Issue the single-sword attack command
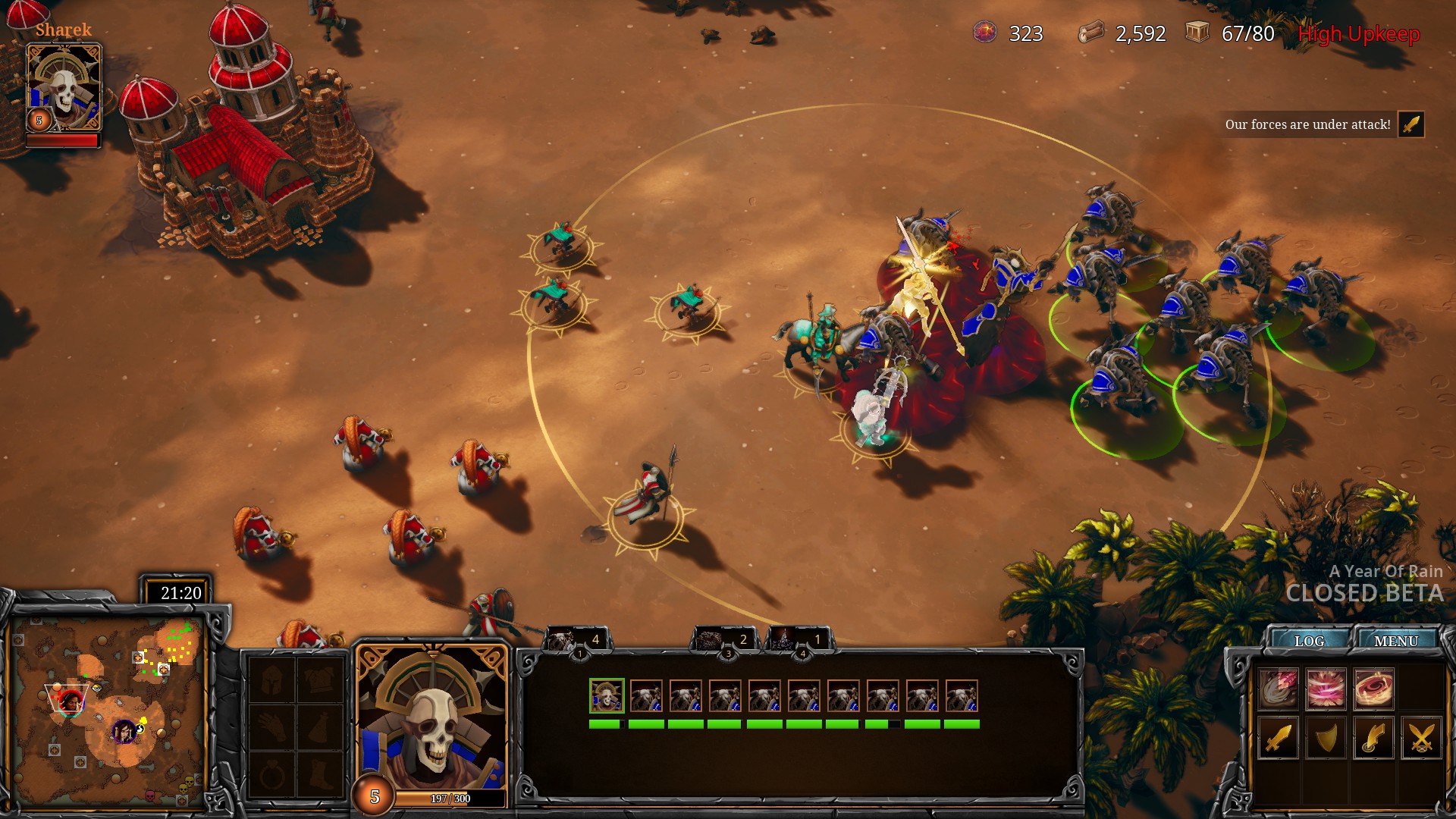Image resolution: width=1456 pixels, height=819 pixels. point(1279,737)
